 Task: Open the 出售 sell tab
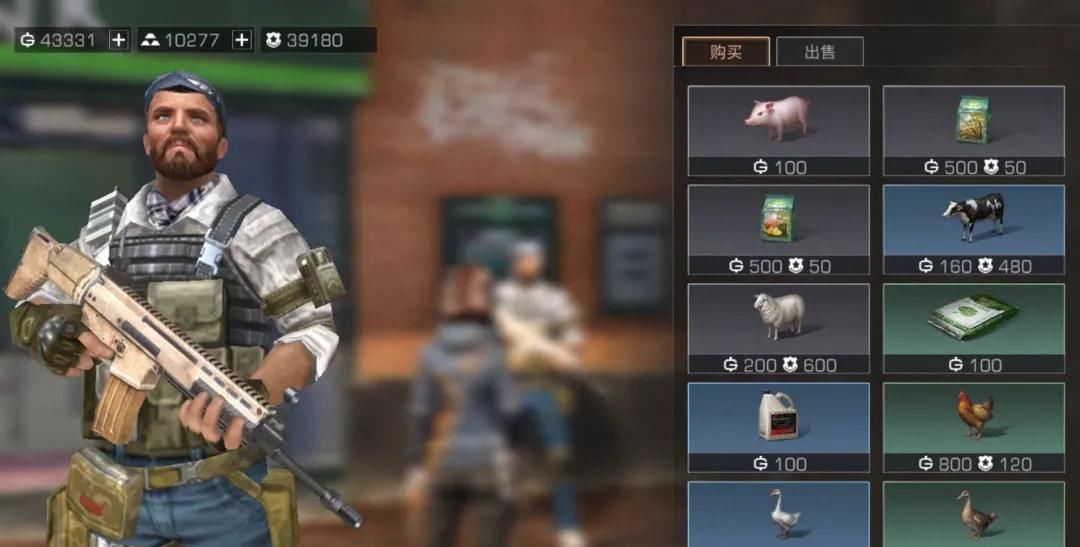click(819, 52)
